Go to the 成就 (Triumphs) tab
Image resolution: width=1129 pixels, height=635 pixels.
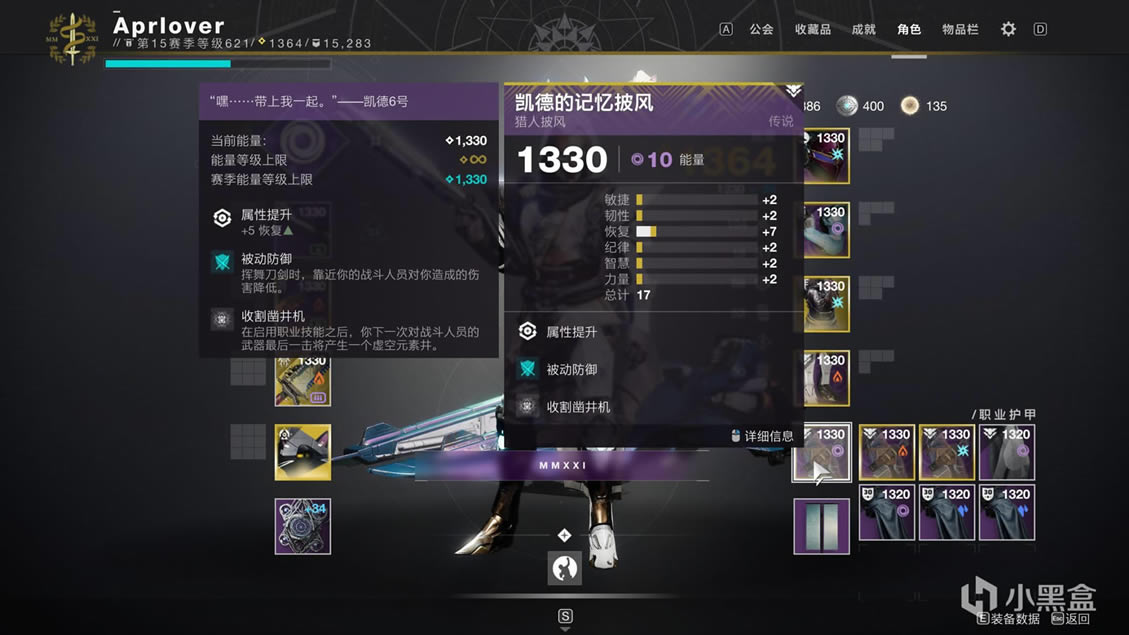pyautogui.click(x=863, y=29)
